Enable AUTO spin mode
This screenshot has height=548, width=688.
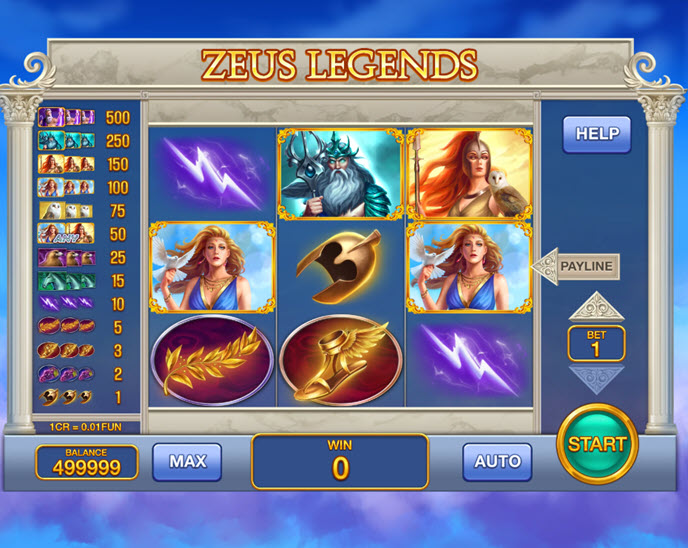pyautogui.click(x=497, y=461)
